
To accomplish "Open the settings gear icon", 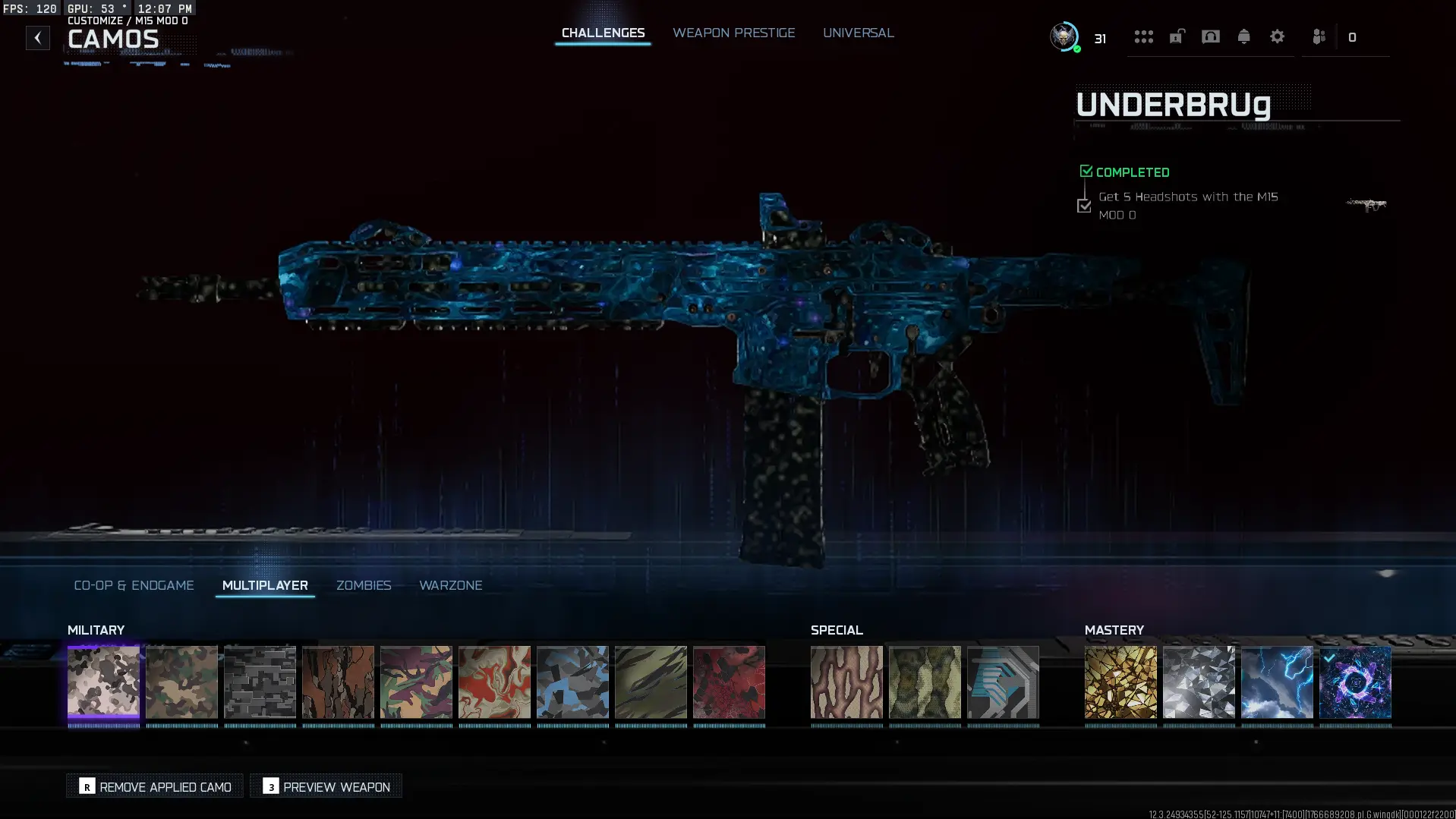I will click(1278, 36).
